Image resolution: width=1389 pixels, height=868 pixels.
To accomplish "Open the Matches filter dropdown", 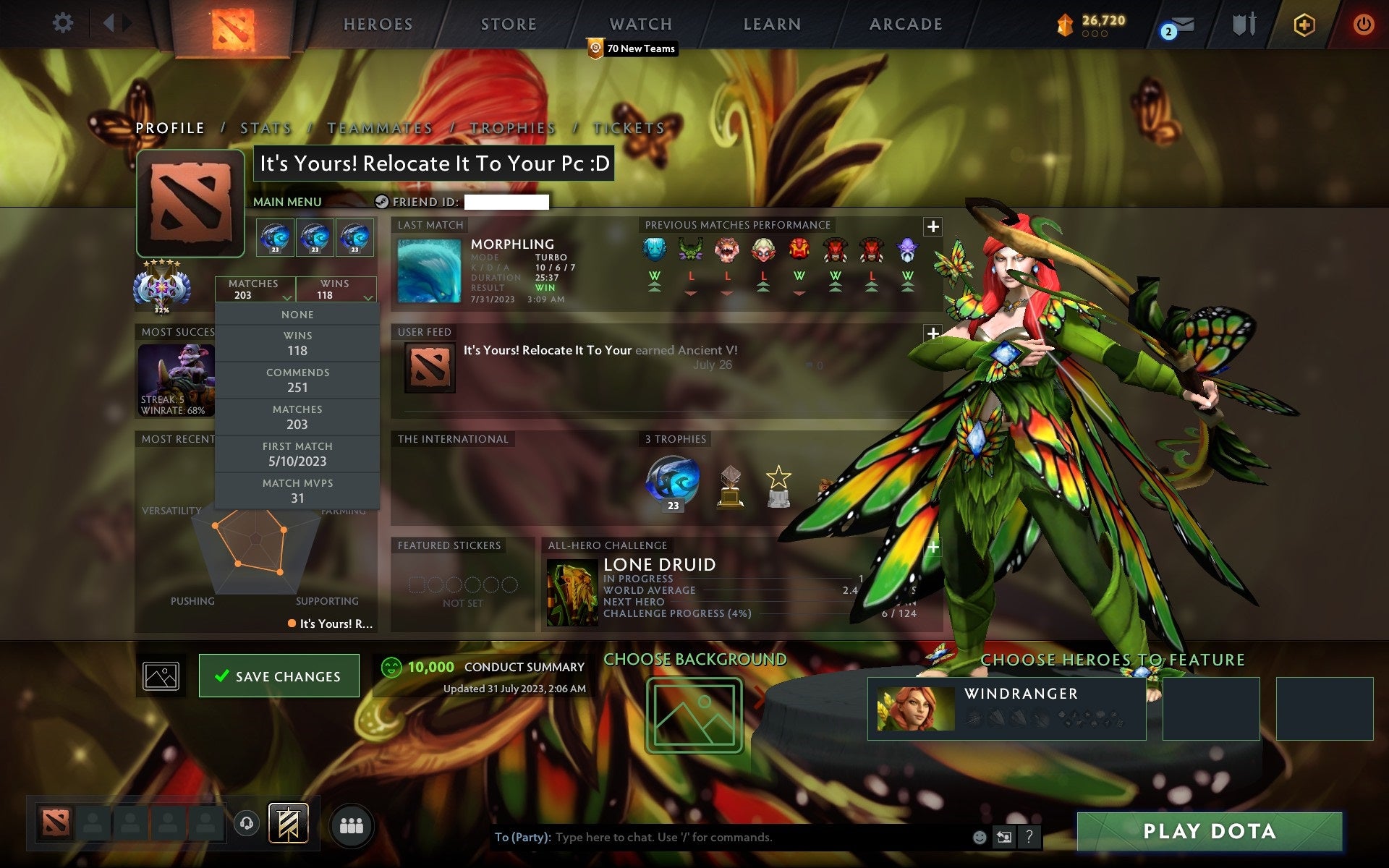I will point(255,290).
